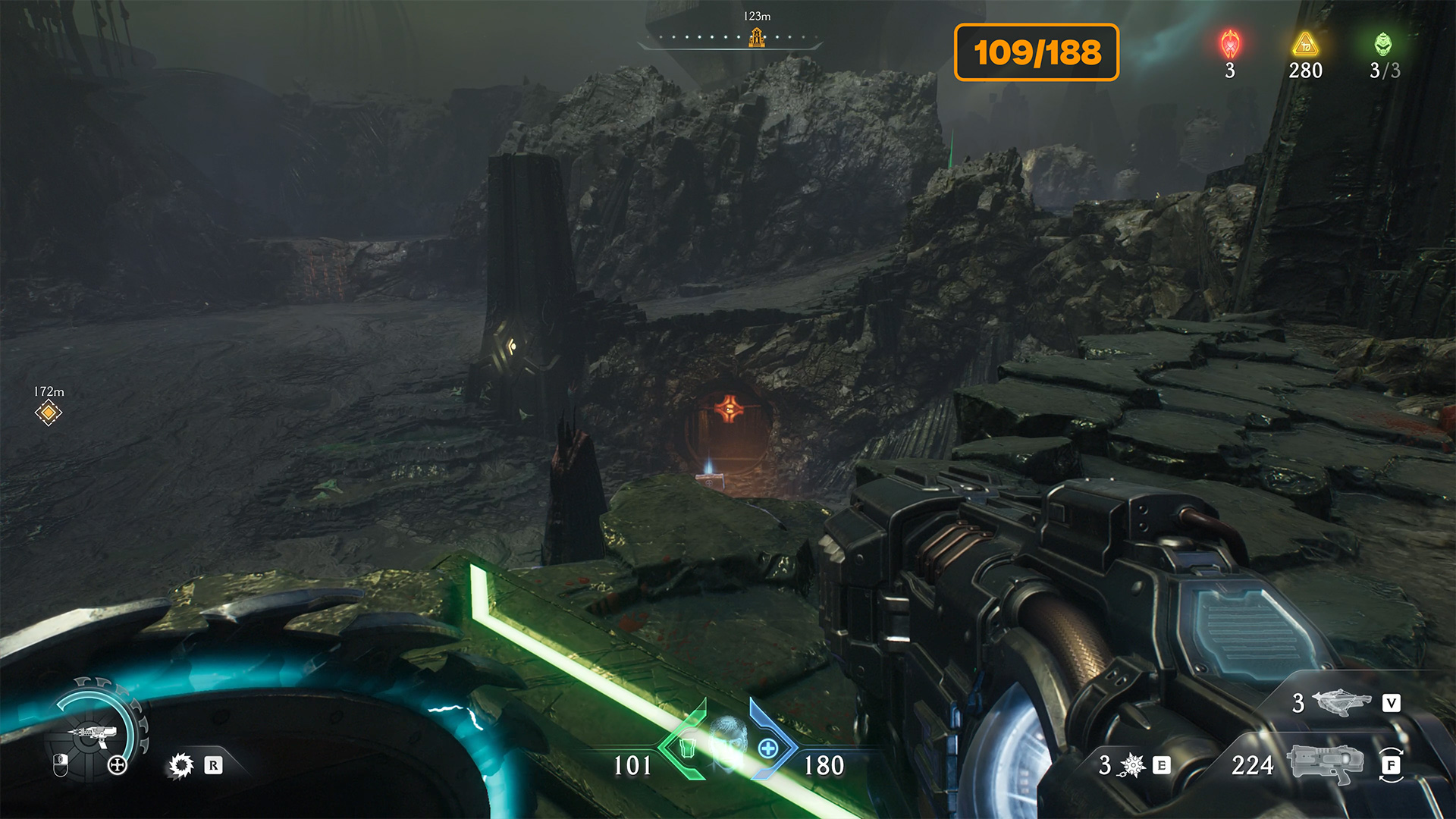The width and height of the screenshot is (1456, 819).
Task: Select the gold currency icon
Action: [x=1305, y=45]
